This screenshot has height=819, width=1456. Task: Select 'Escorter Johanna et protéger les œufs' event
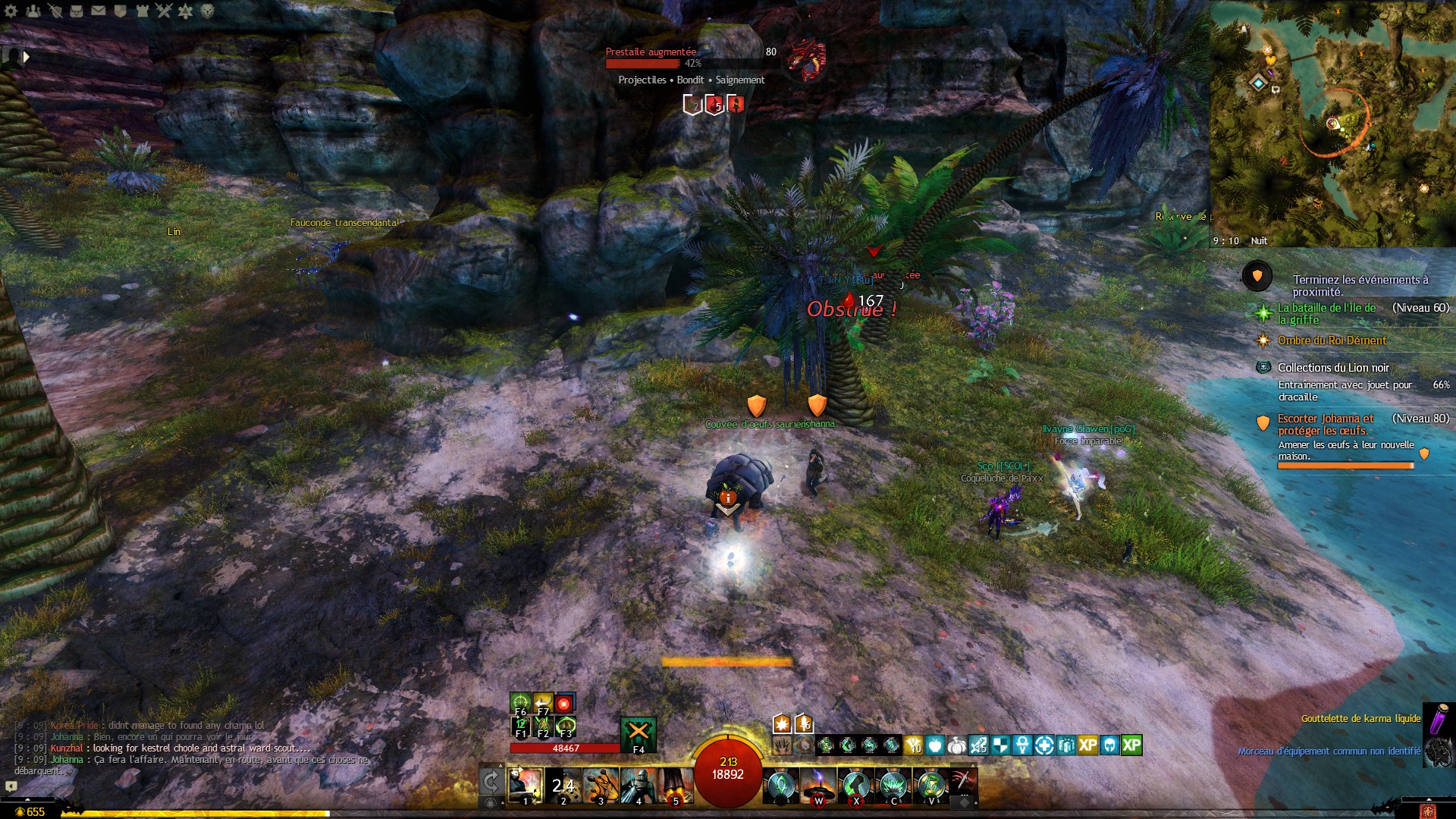click(1325, 424)
